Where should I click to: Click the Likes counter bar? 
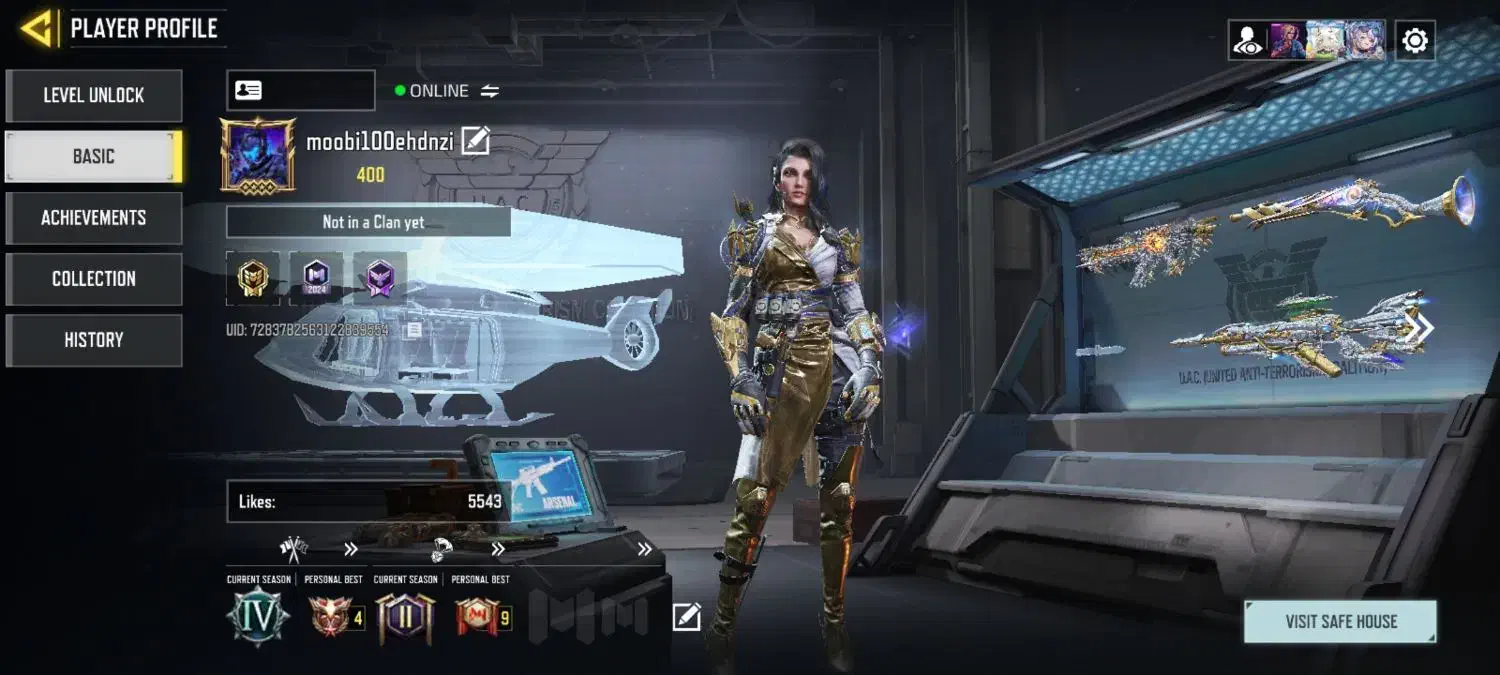tap(370, 501)
